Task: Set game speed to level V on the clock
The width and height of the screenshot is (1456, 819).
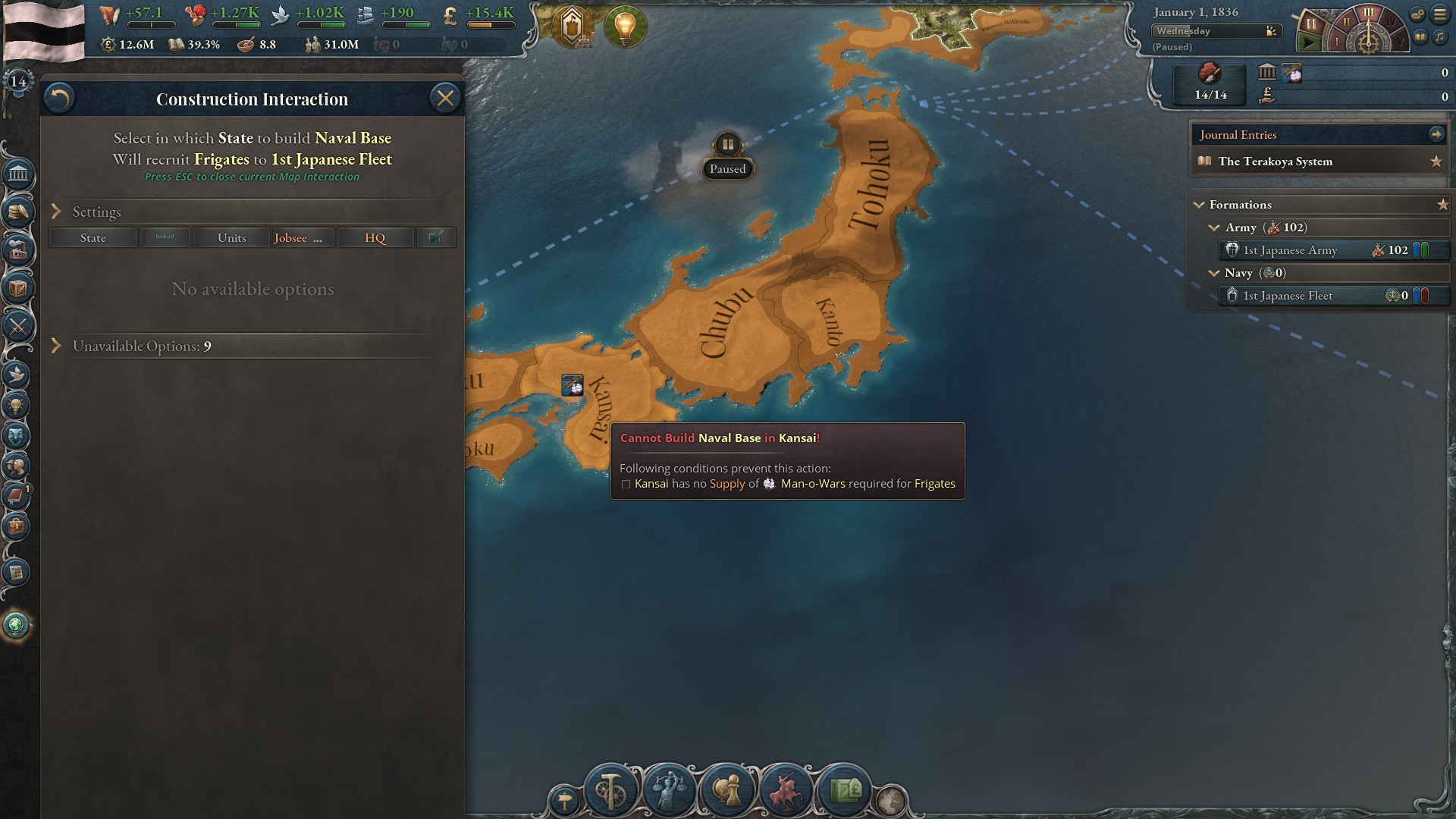Action: click(1401, 42)
